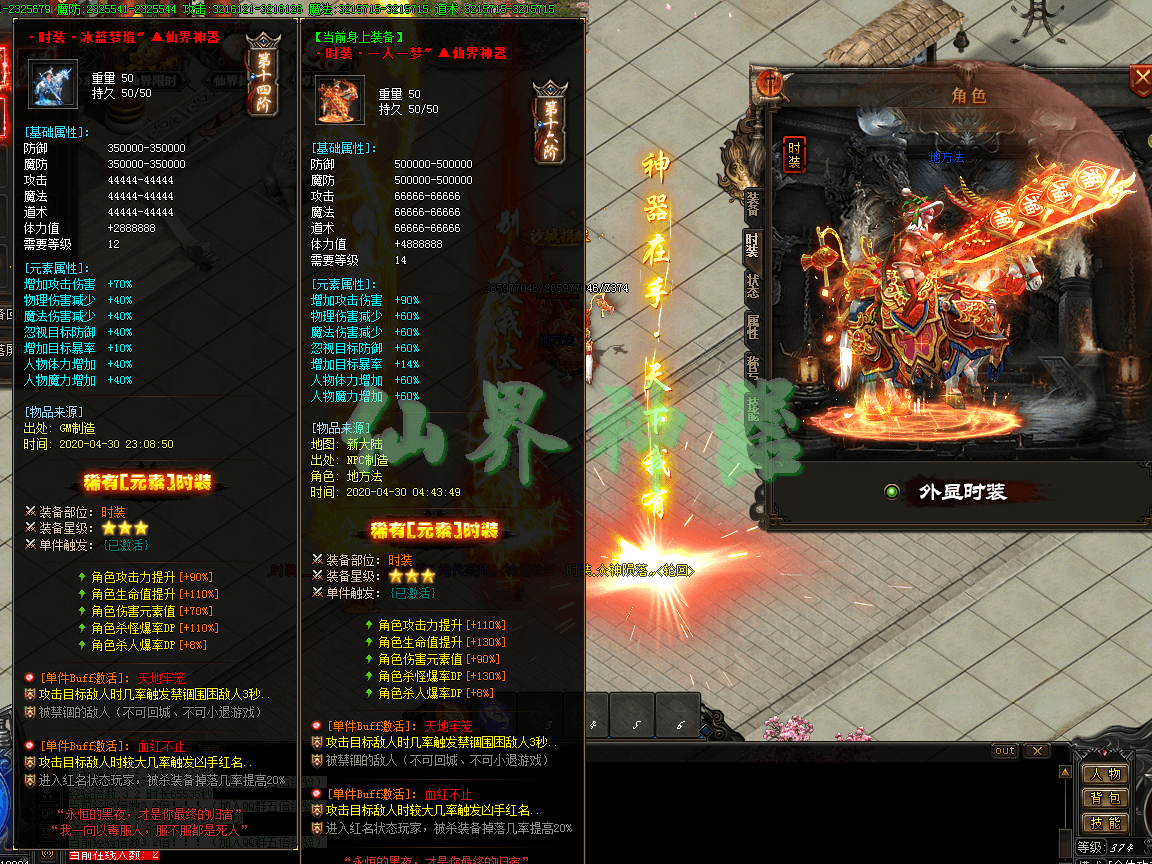This screenshot has width=1152, height=864.
Task: Click the 人物 character button
Action: tap(1105, 774)
